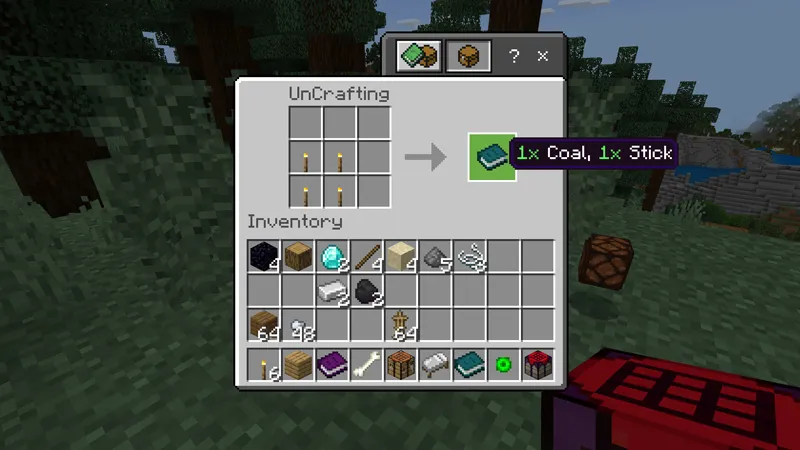Screen dimensions: 800x450
Task: Select the coal stack in inventory
Action: [366, 291]
